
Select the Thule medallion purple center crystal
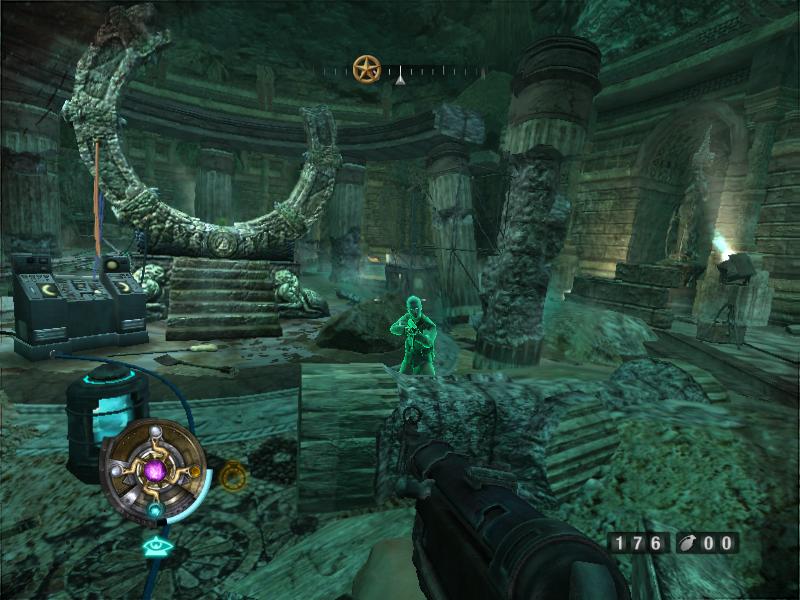pyautogui.click(x=156, y=468)
